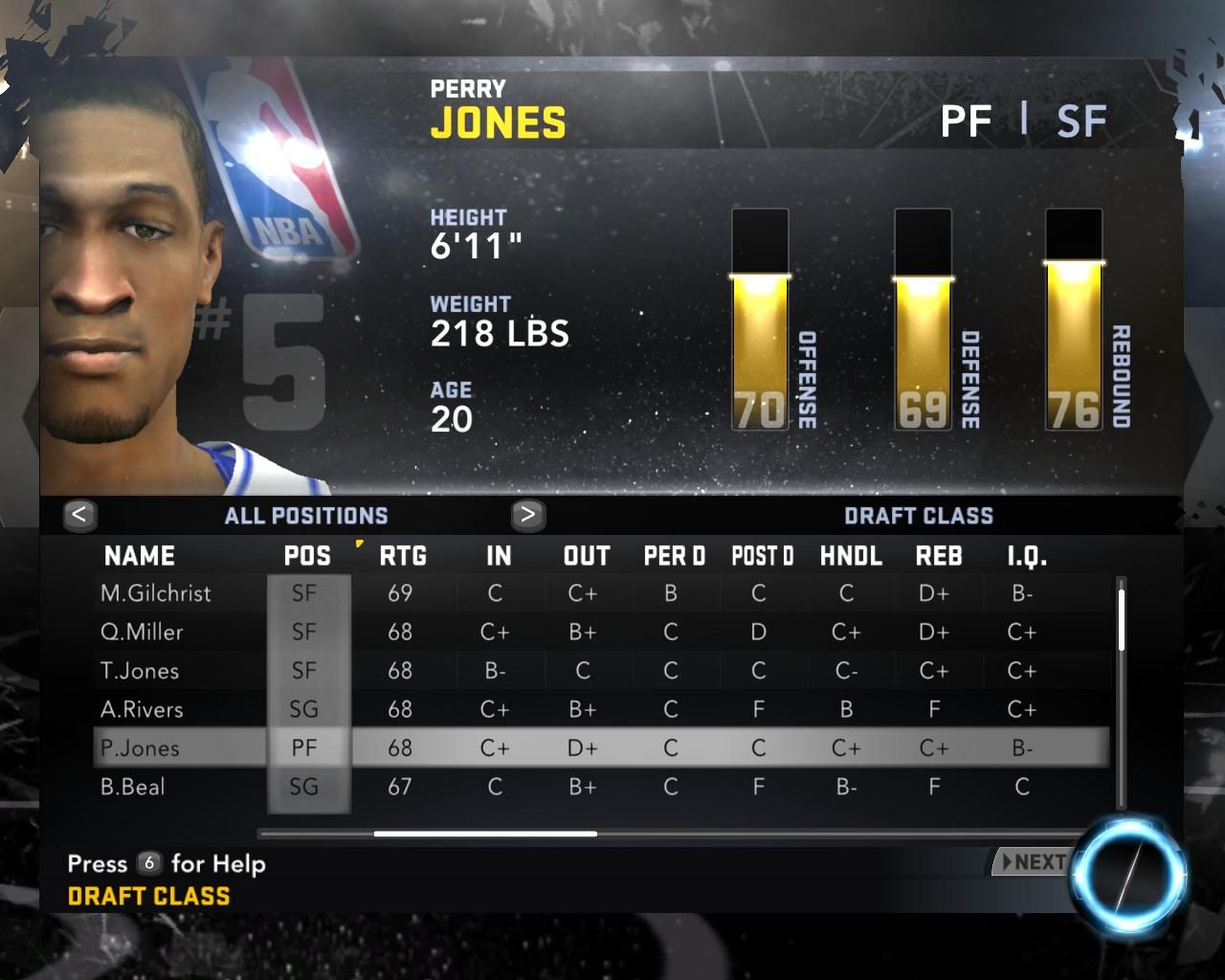The image size is (1225, 980).
Task: Sort draft class by REB grade
Action: [939, 556]
